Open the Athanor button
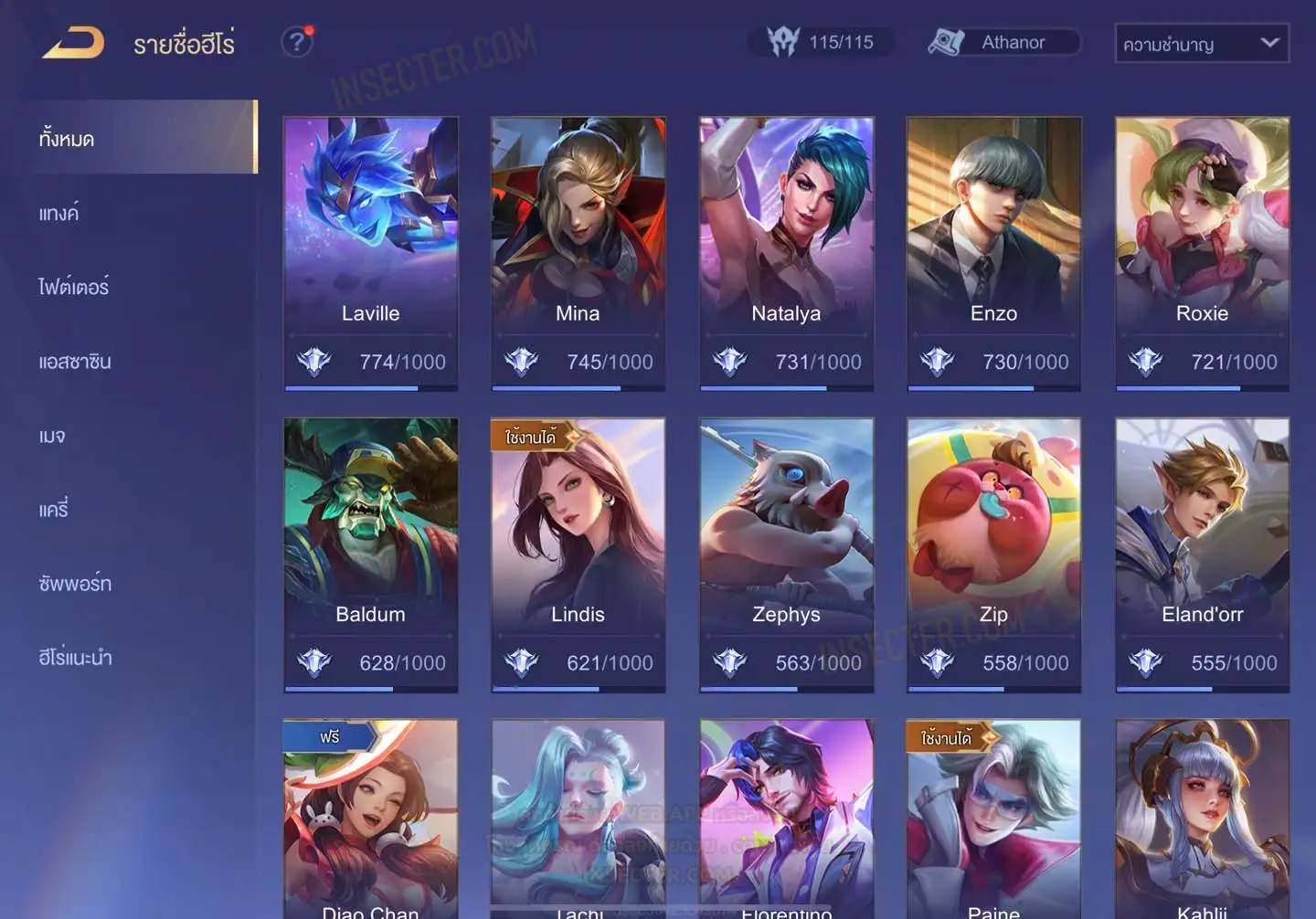Viewport: 1316px width, 919px height. (x=1003, y=42)
